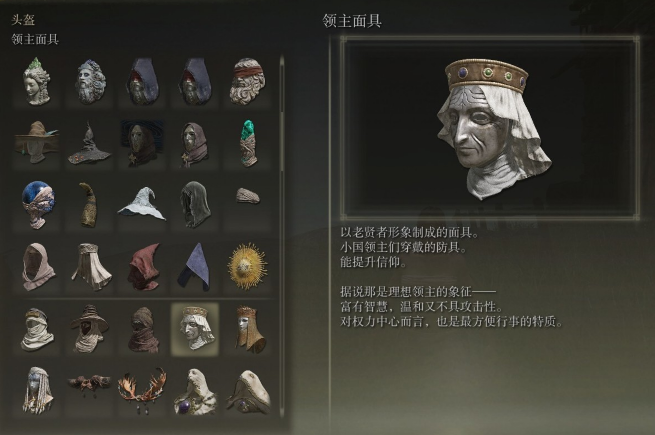The width and height of the screenshot is (655, 435).
Task: Select the dark pointed witch hat
Action: tap(90, 143)
